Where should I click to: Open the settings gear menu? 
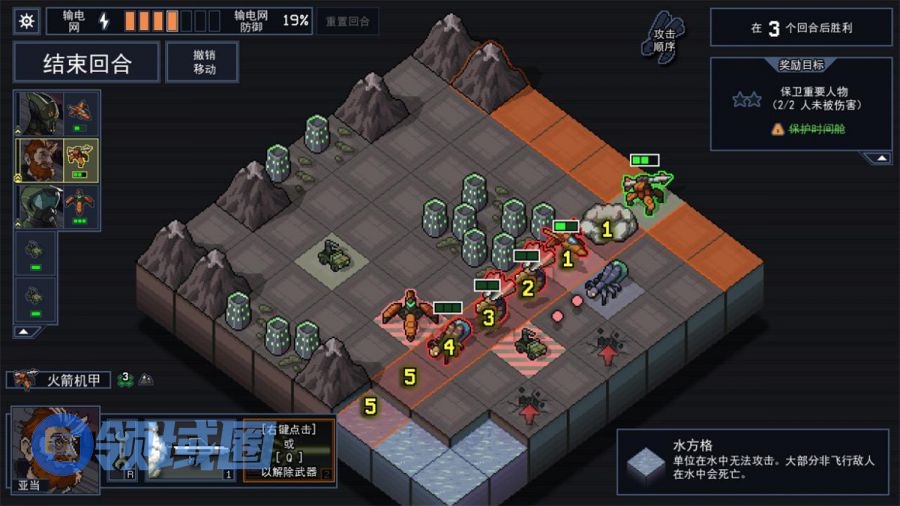[26, 21]
